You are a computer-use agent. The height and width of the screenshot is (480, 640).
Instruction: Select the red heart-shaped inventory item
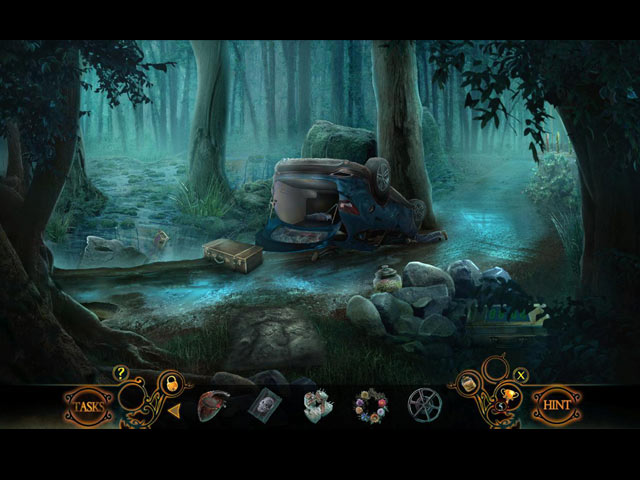tap(212, 405)
